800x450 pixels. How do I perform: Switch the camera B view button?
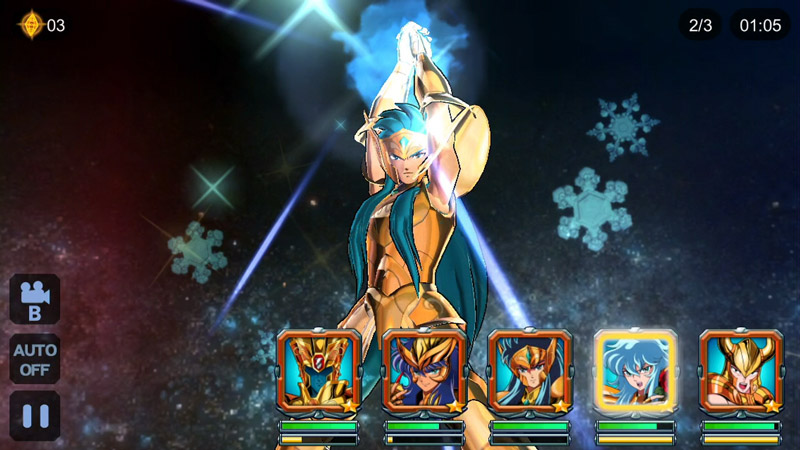[35, 299]
